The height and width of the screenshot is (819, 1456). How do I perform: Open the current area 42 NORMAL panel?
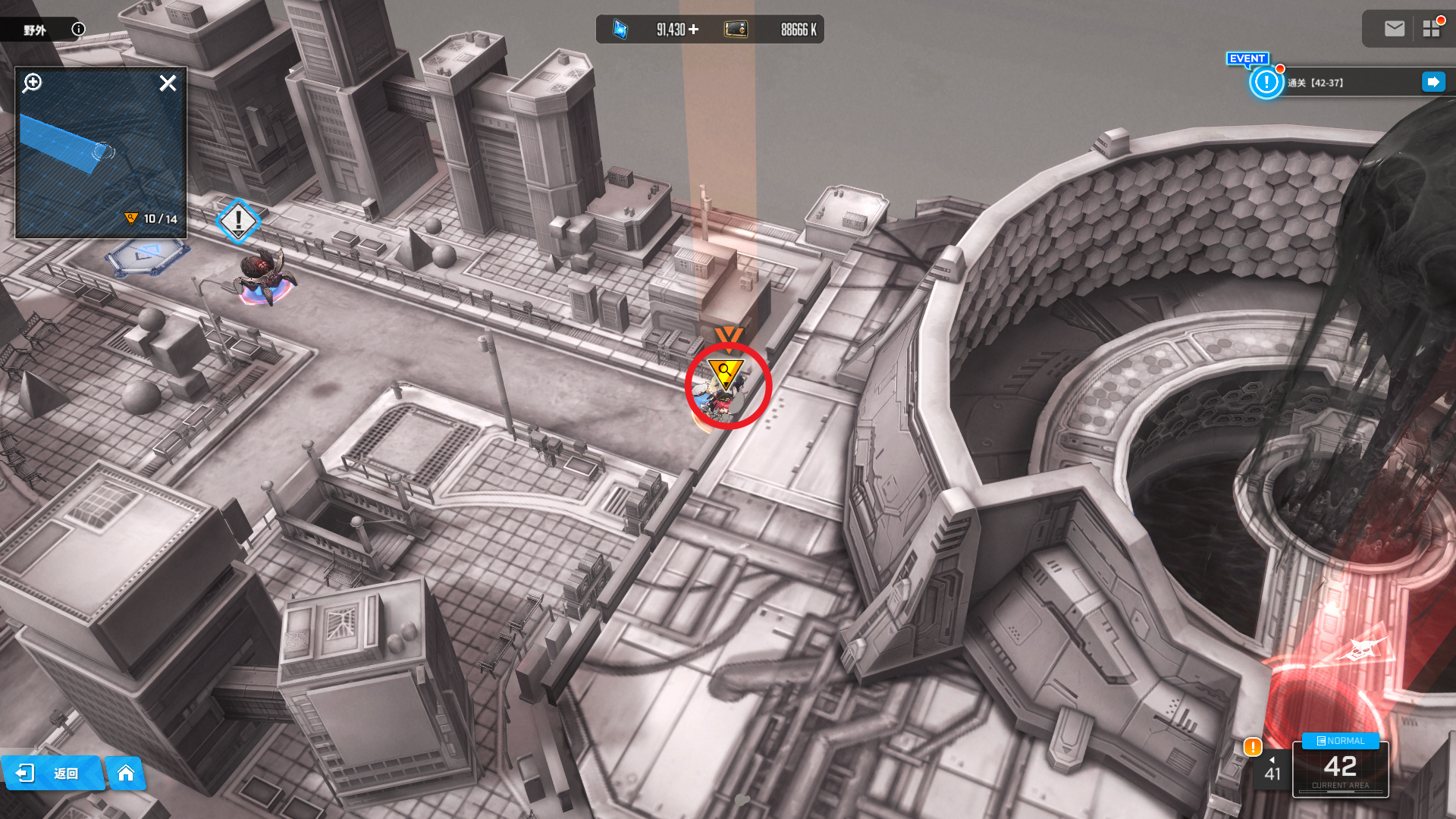coord(1340,769)
